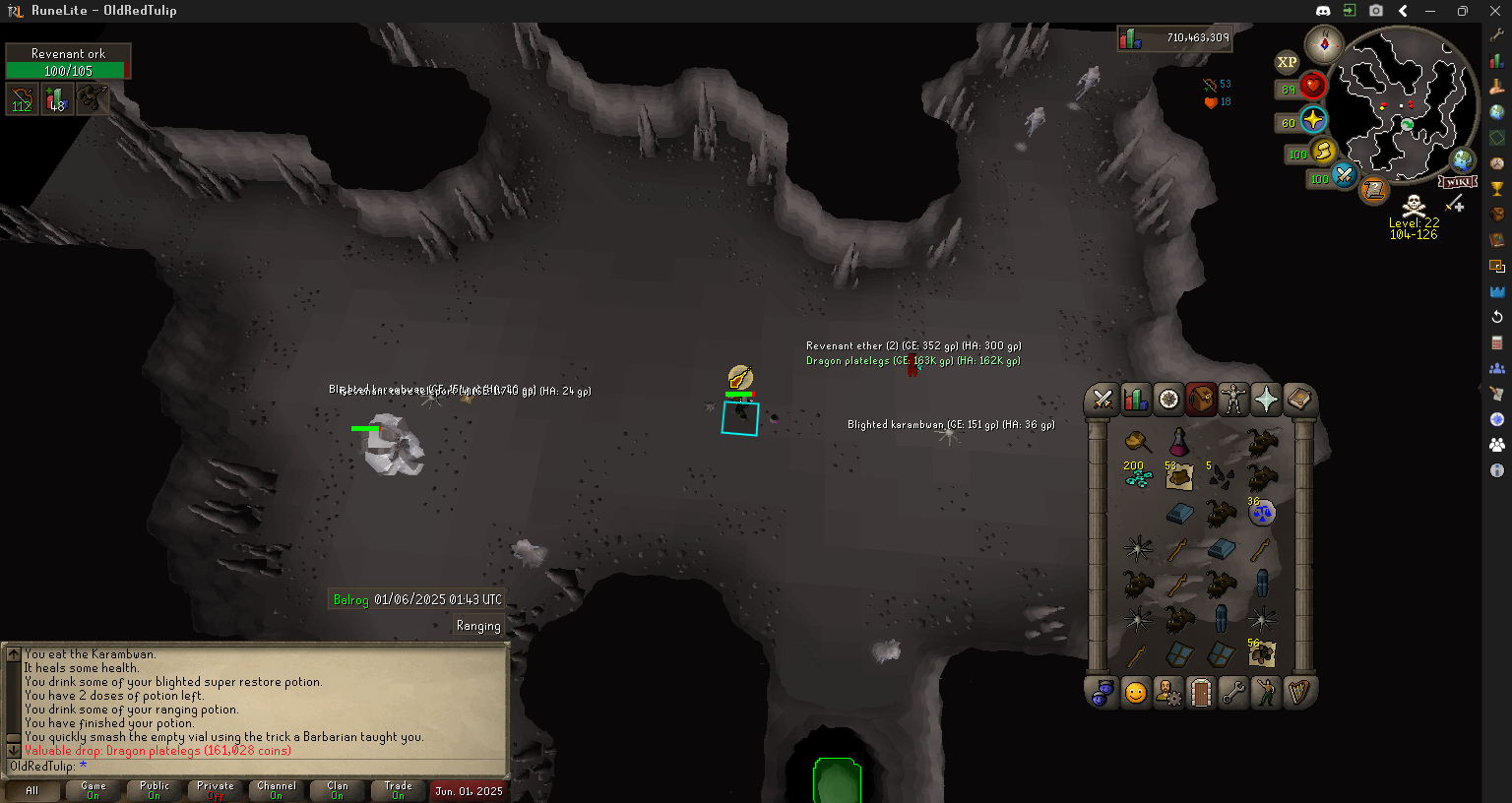Viewport: 1512px width, 803px height.
Task: Open the Music player harp tab
Action: click(1298, 693)
